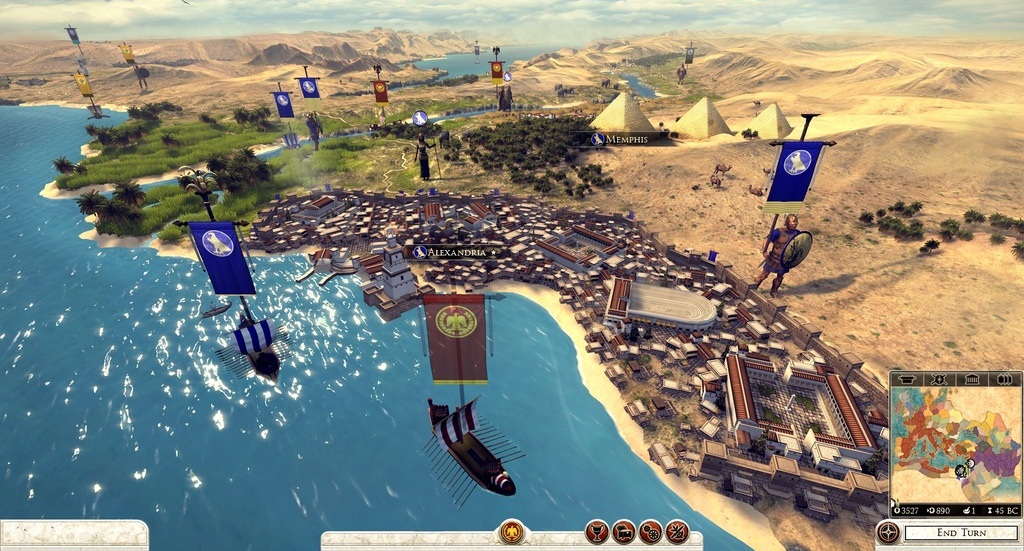Switch to the temple building minimap tab

pos(972,379)
